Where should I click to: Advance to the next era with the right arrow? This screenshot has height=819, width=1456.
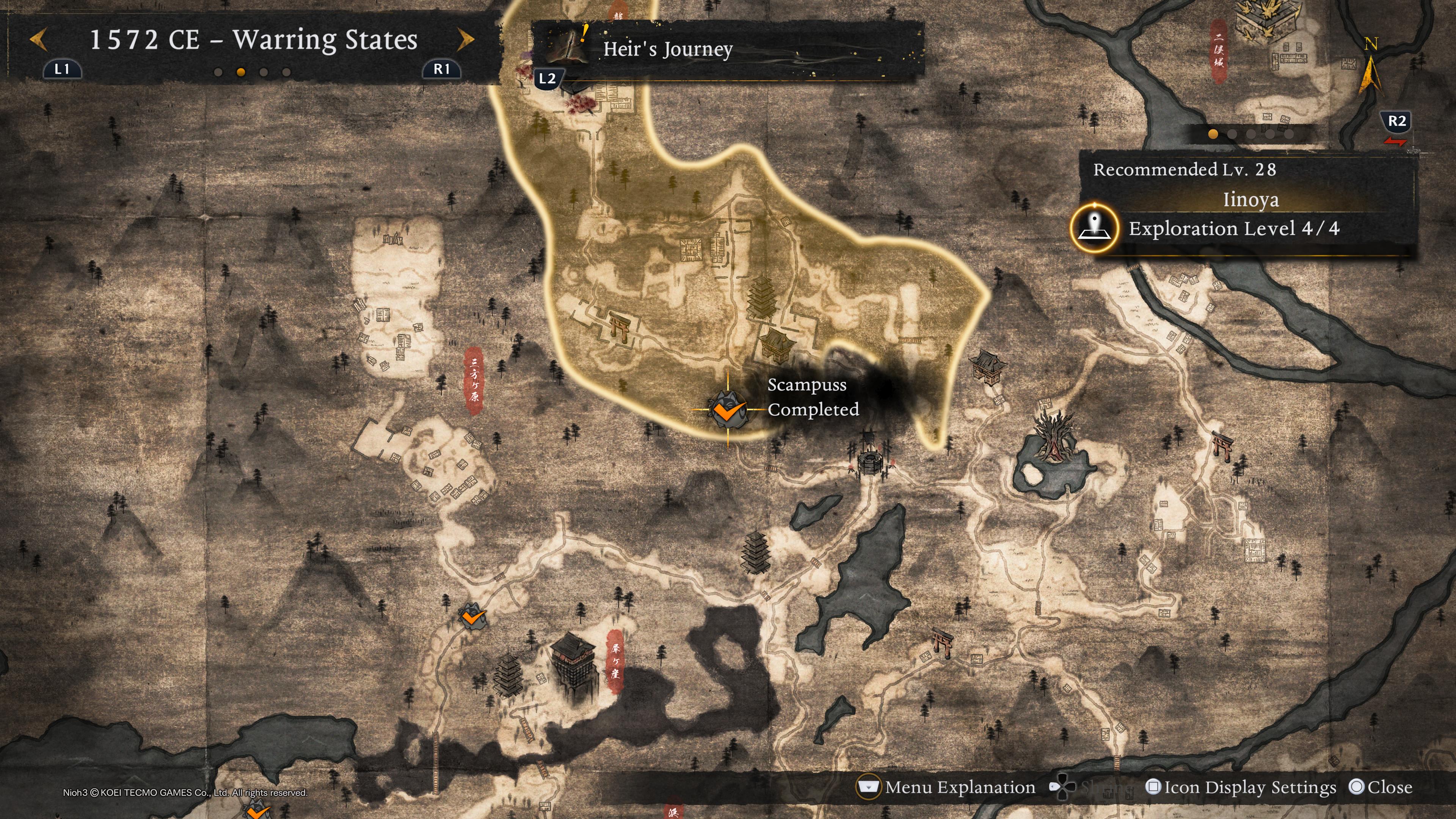tap(465, 39)
